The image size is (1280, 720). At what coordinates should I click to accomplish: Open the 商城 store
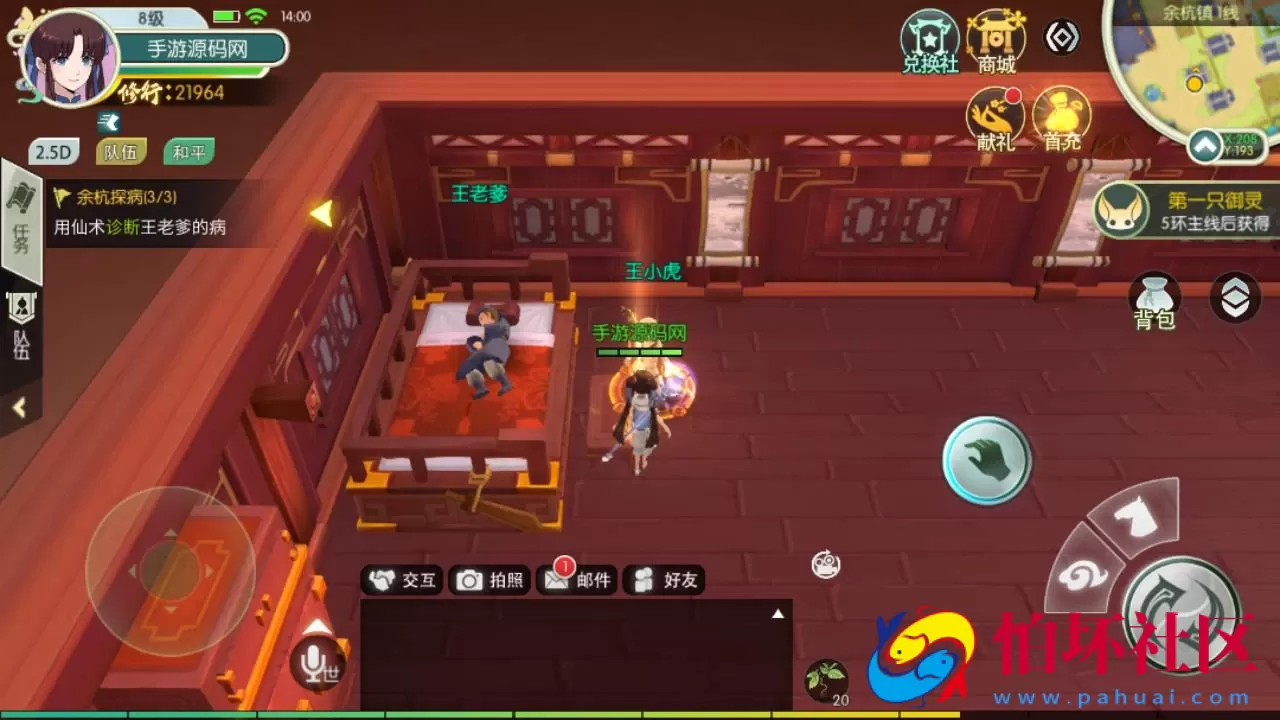tap(996, 42)
